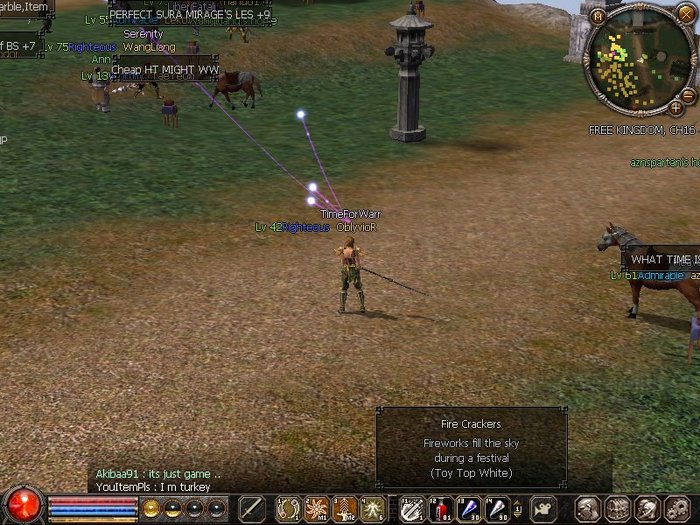Use the red potion in the quickslot
700x525 pixels.
coord(440,508)
